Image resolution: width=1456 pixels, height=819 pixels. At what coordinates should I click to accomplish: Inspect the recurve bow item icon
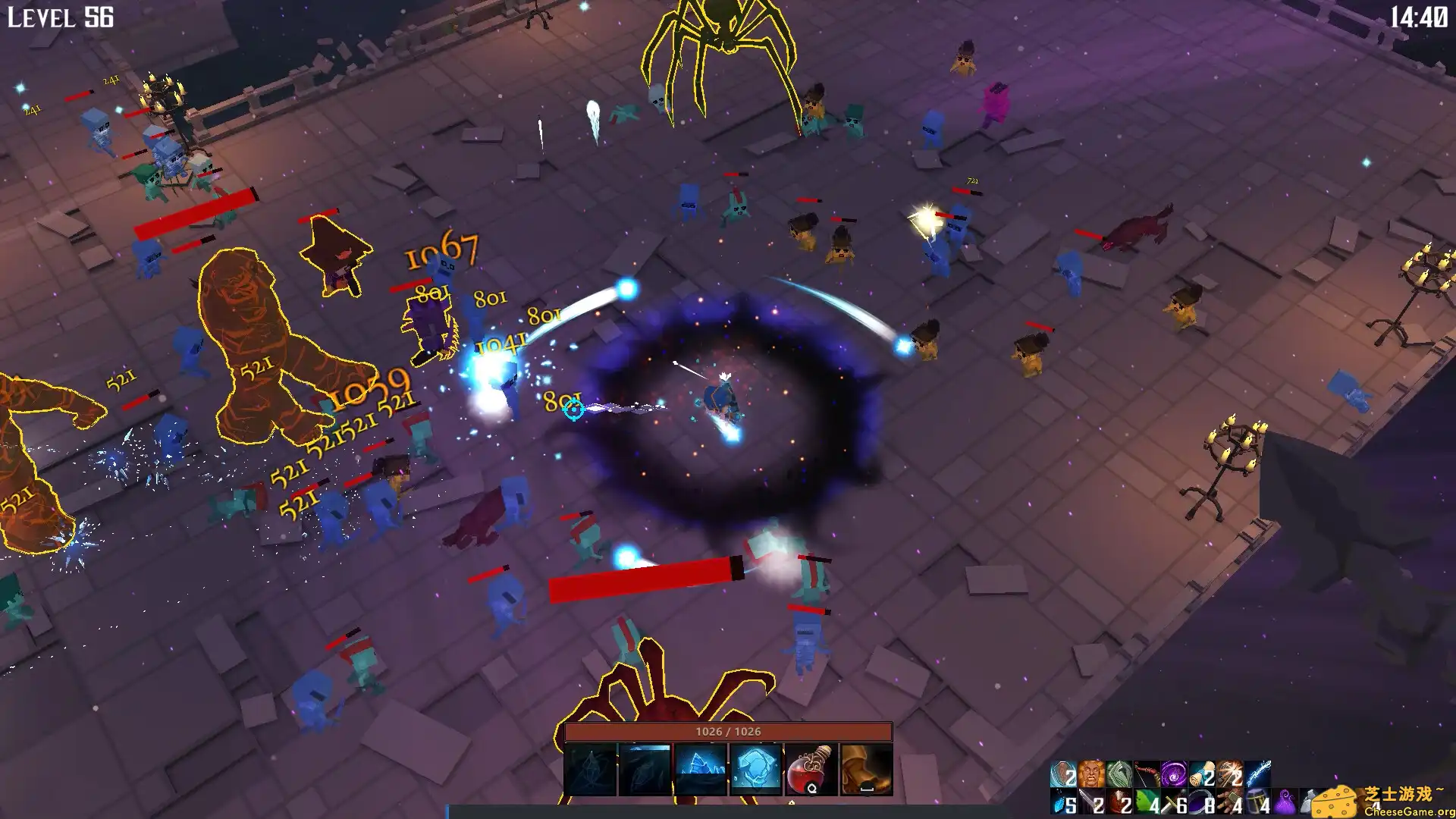point(1147,775)
